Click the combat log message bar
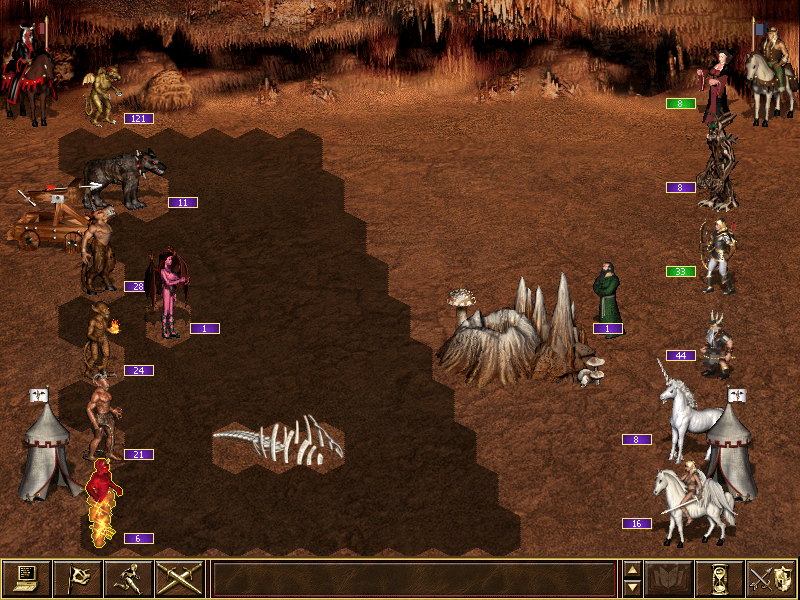 [x=414, y=579]
